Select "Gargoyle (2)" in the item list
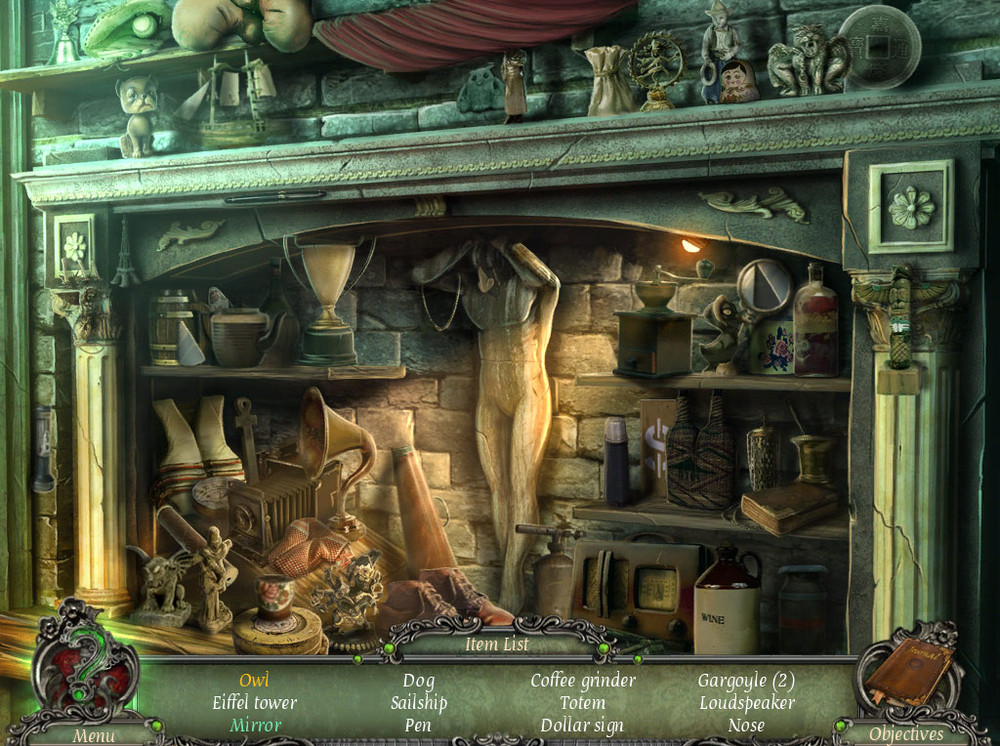Screen dimensions: 1000x746 pos(746,681)
